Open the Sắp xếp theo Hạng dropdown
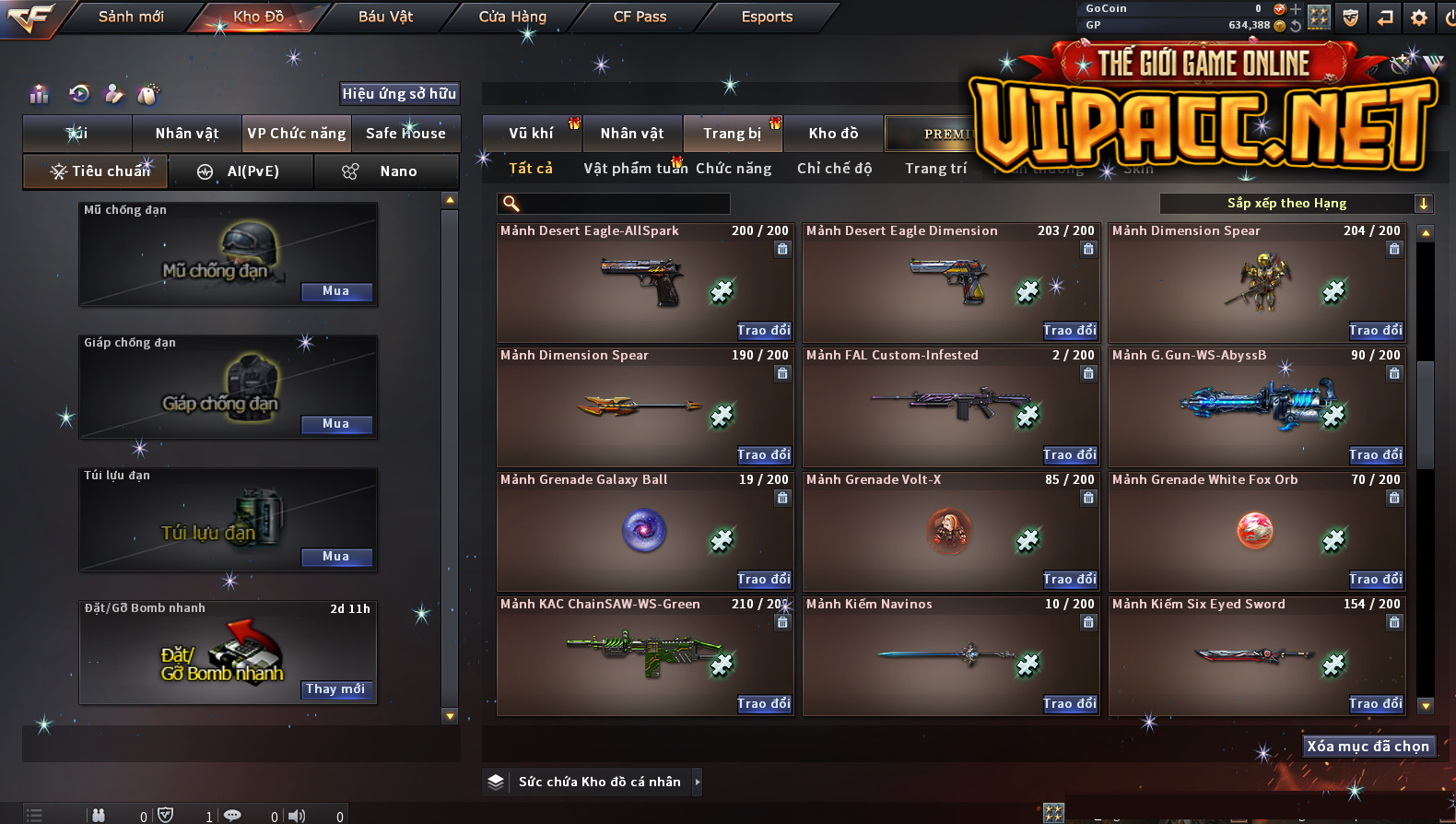This screenshot has height=824, width=1456. (1296, 204)
